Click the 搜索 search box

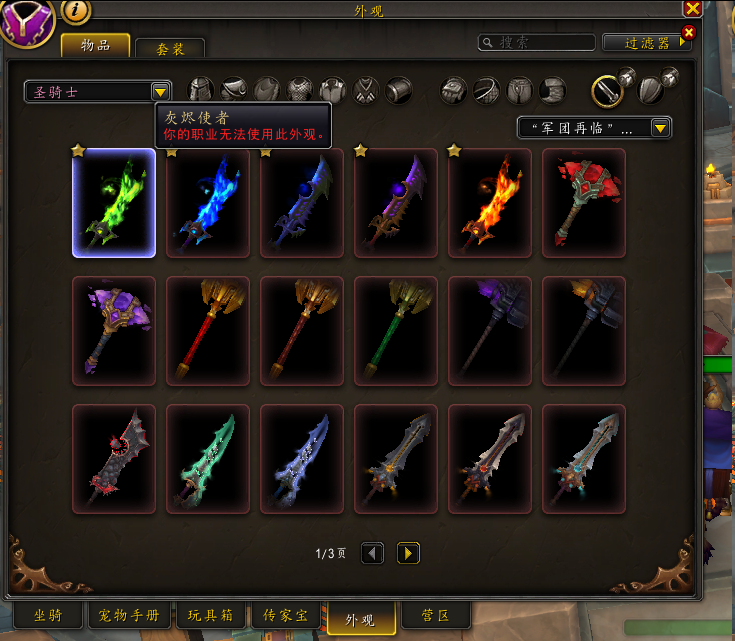click(540, 43)
